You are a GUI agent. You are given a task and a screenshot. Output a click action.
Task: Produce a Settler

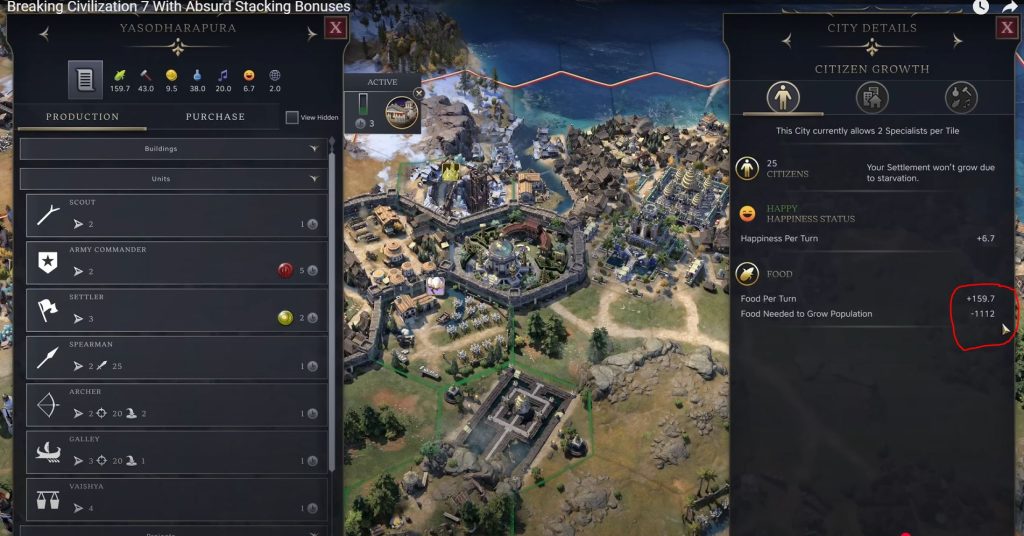point(176,309)
